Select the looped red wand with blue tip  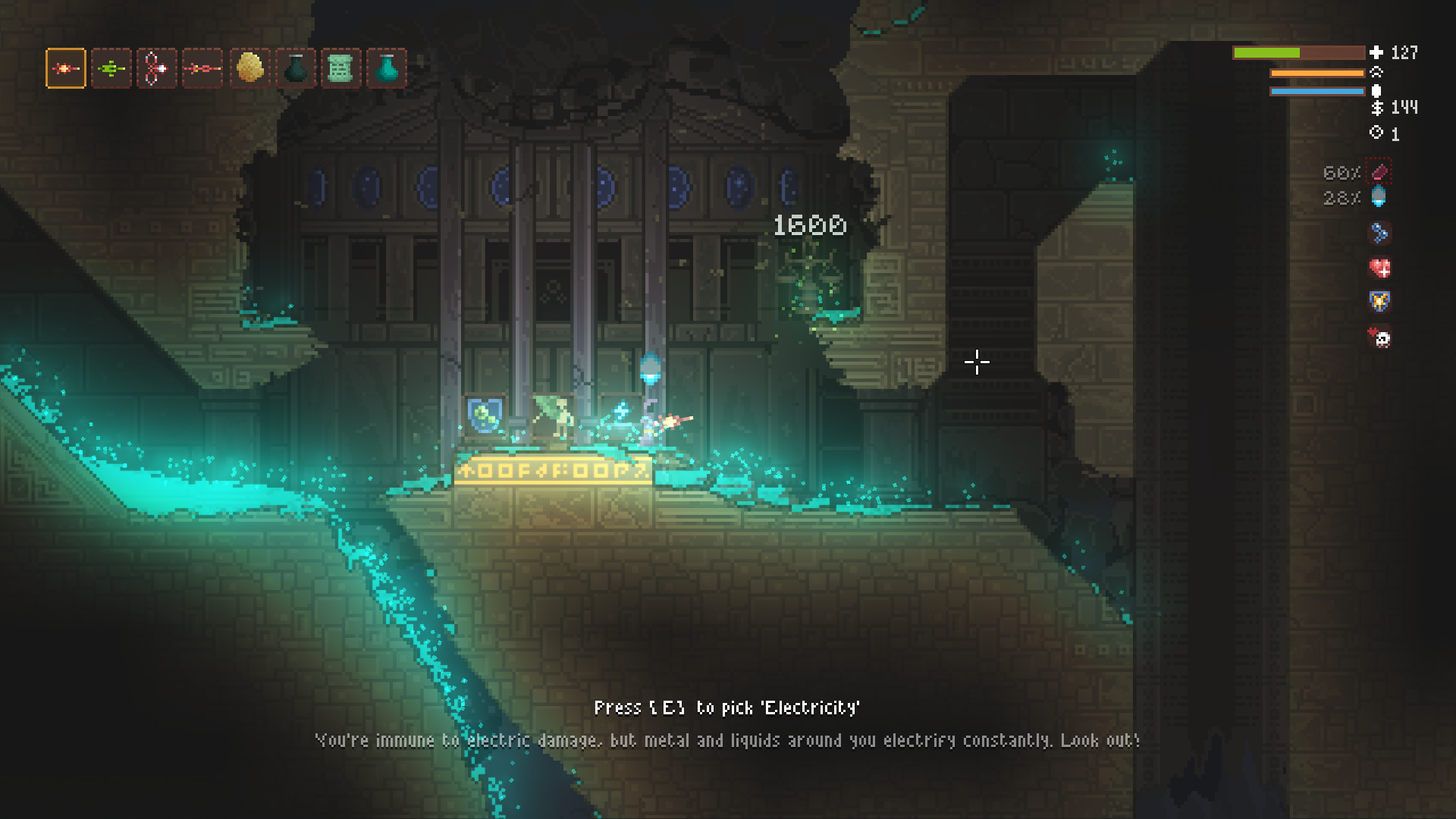click(x=157, y=69)
